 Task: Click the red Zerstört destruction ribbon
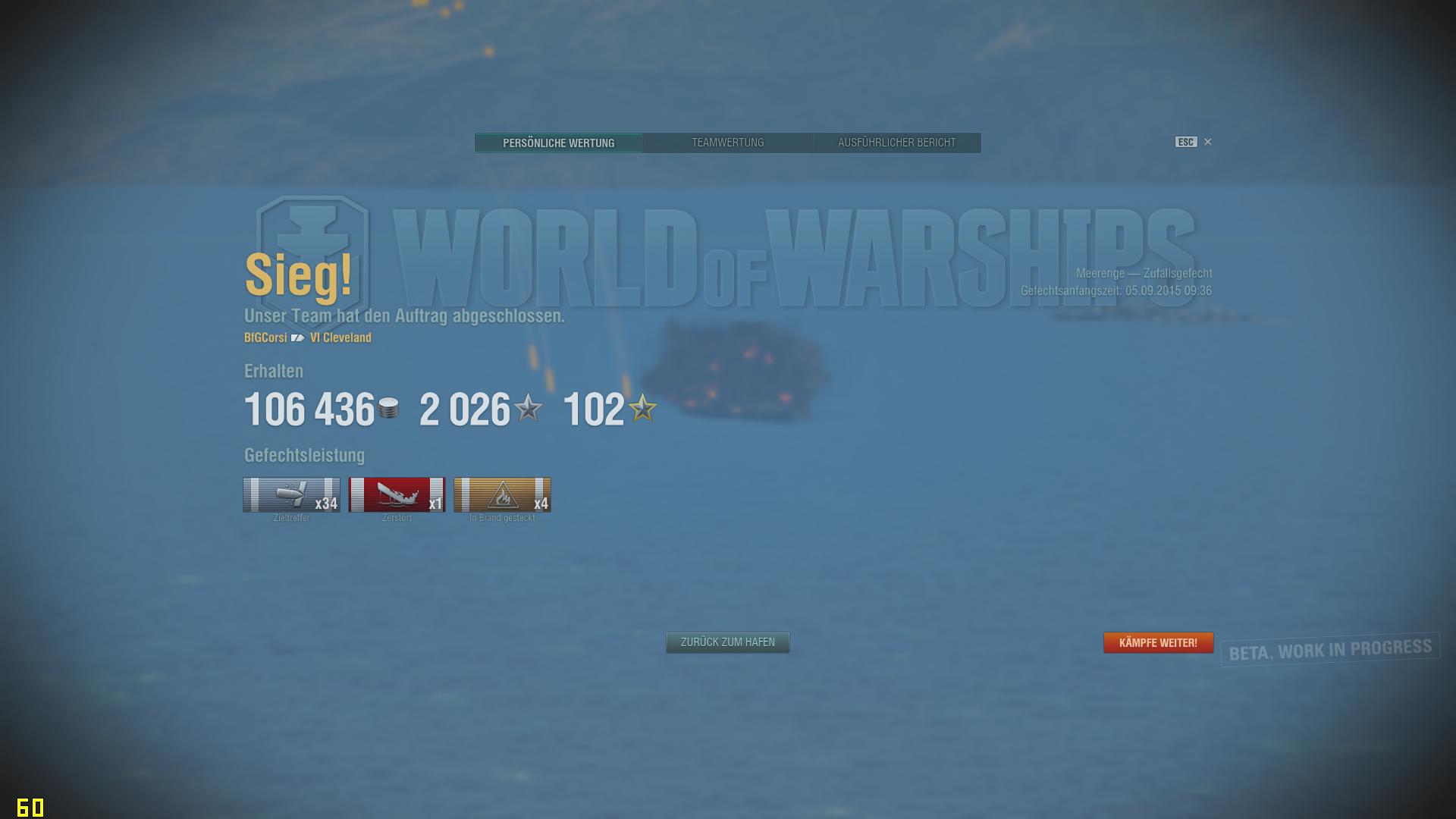tap(397, 495)
